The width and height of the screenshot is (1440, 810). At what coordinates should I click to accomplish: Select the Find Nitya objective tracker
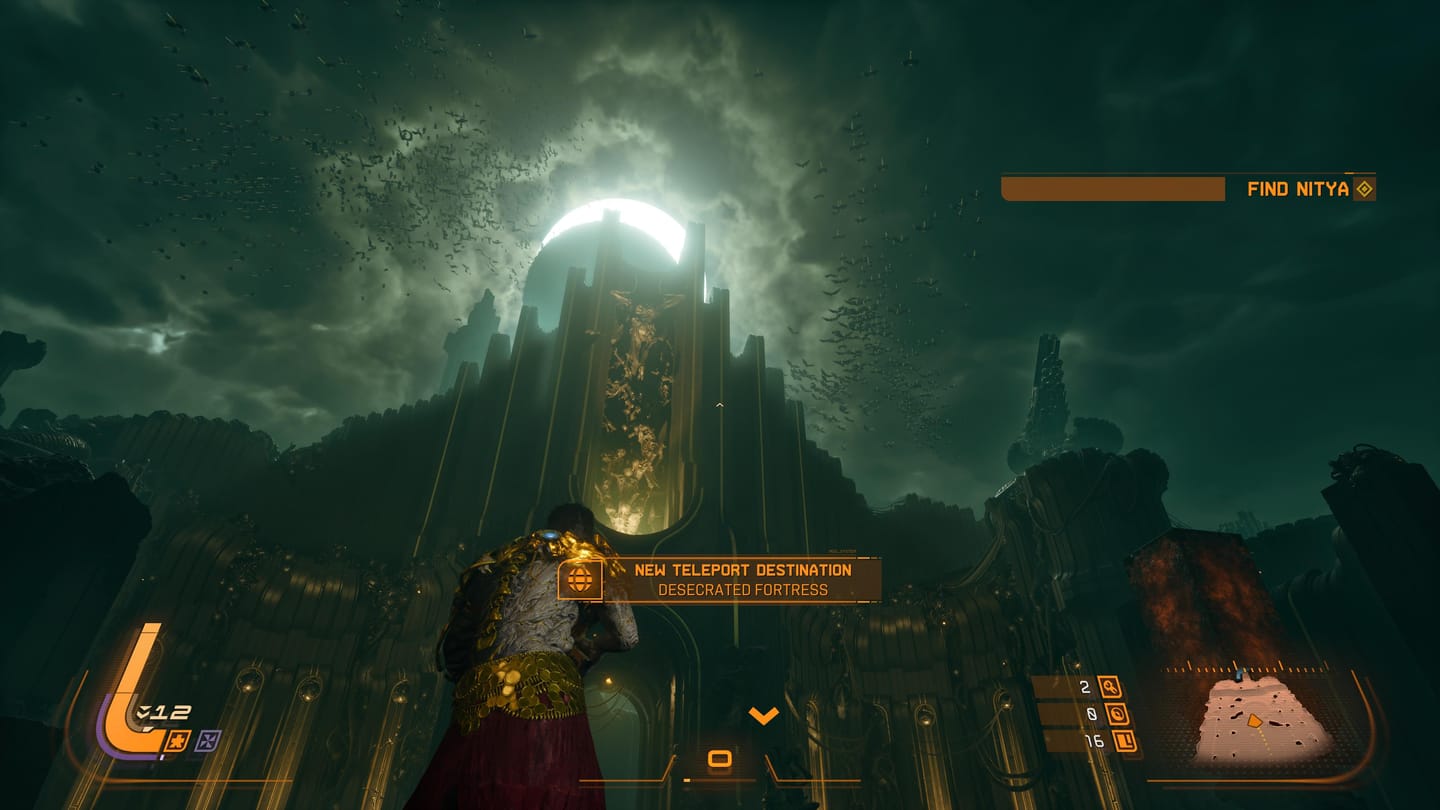click(1298, 189)
